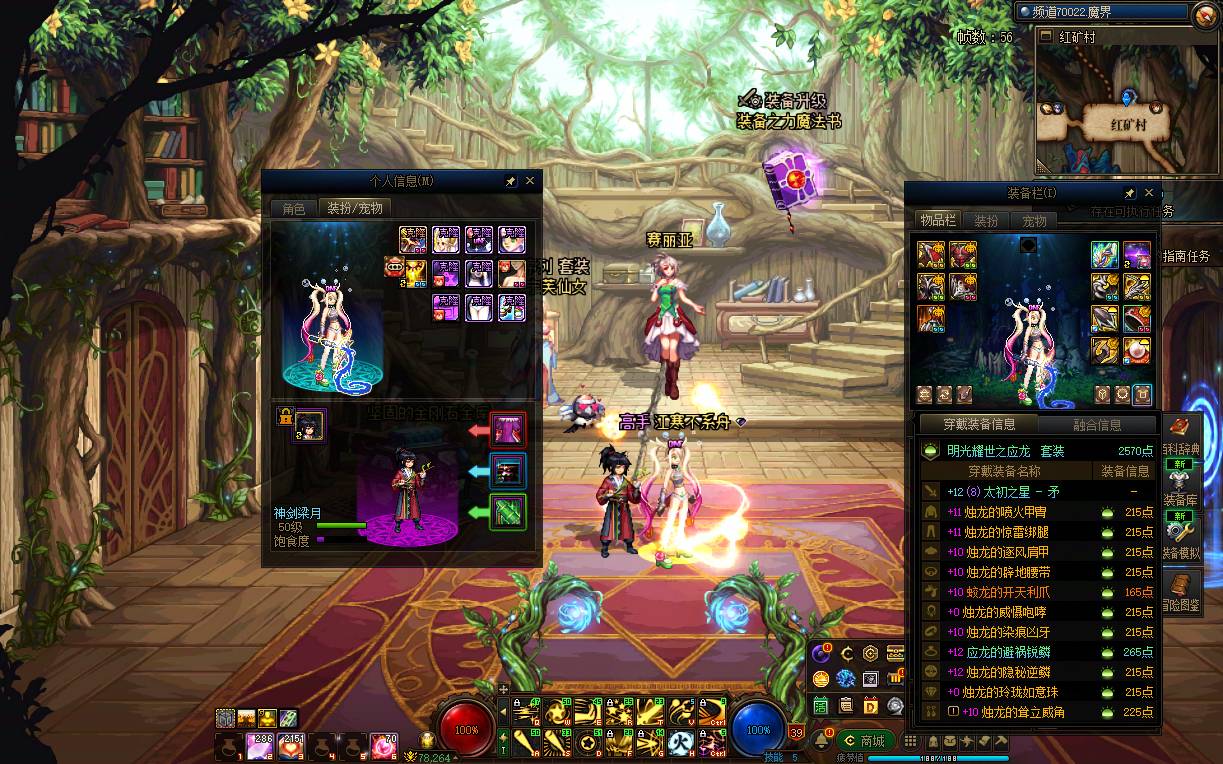Image resolution: width=1223 pixels, height=764 pixels.
Task: Click the glowing spear weapon equipment slot
Action: tap(1105, 255)
